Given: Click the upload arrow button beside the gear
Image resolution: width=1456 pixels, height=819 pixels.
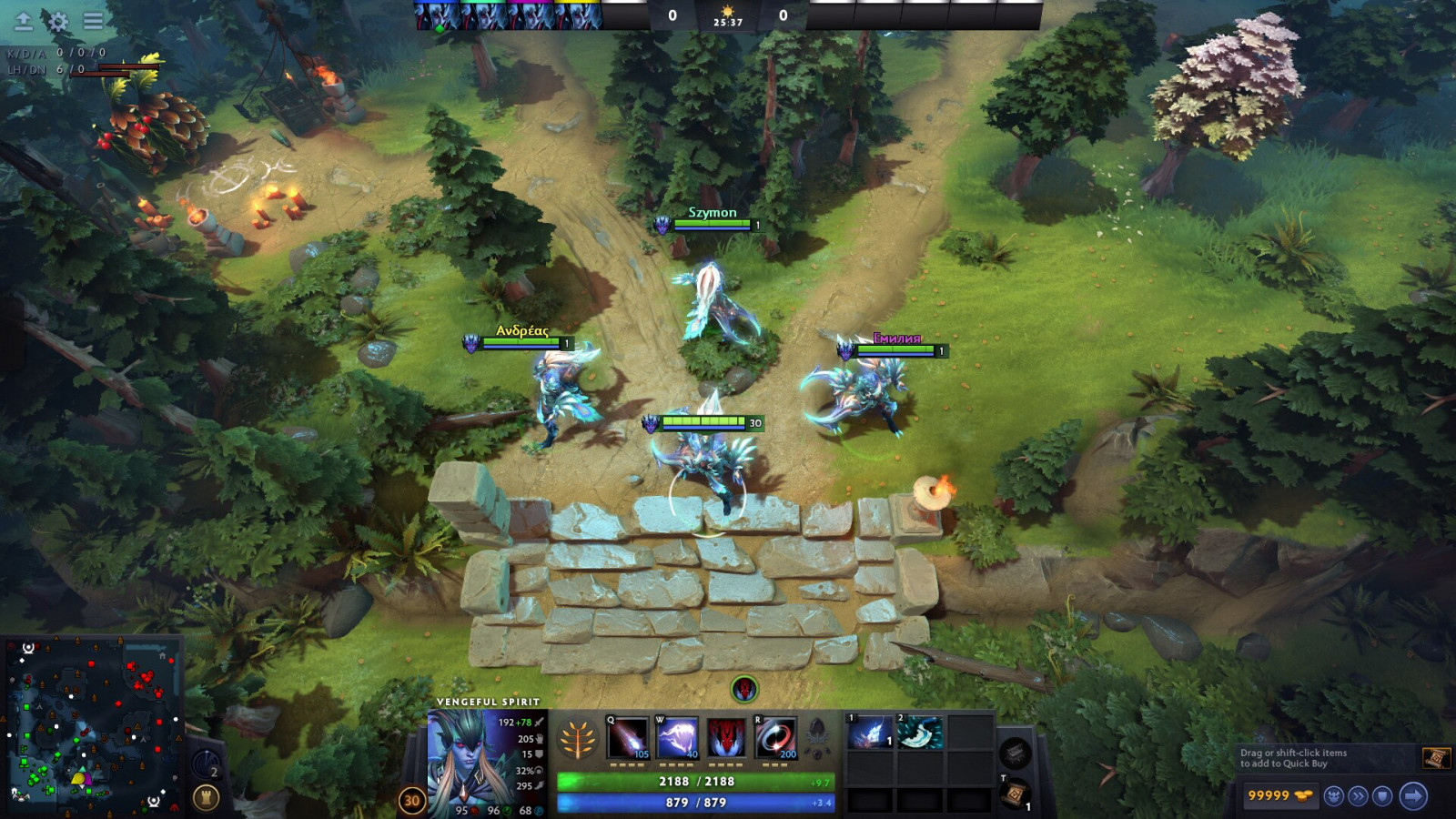Looking at the screenshot, I should pyautogui.click(x=24, y=21).
